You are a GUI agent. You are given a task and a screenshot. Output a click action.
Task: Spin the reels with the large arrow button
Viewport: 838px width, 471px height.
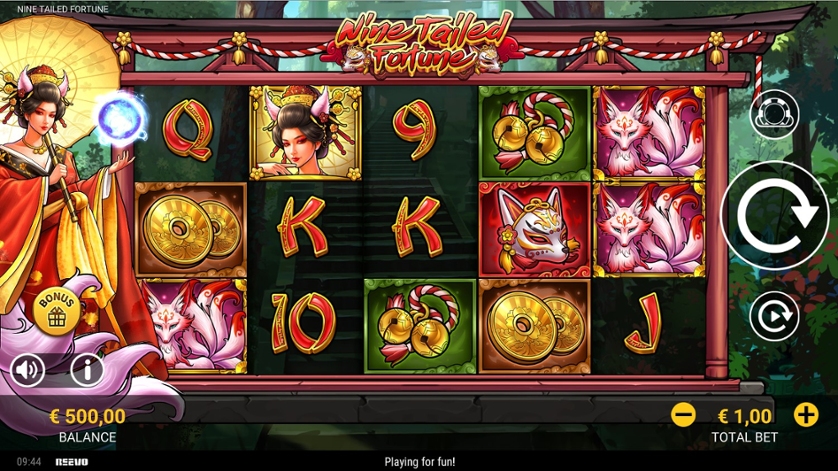point(773,214)
